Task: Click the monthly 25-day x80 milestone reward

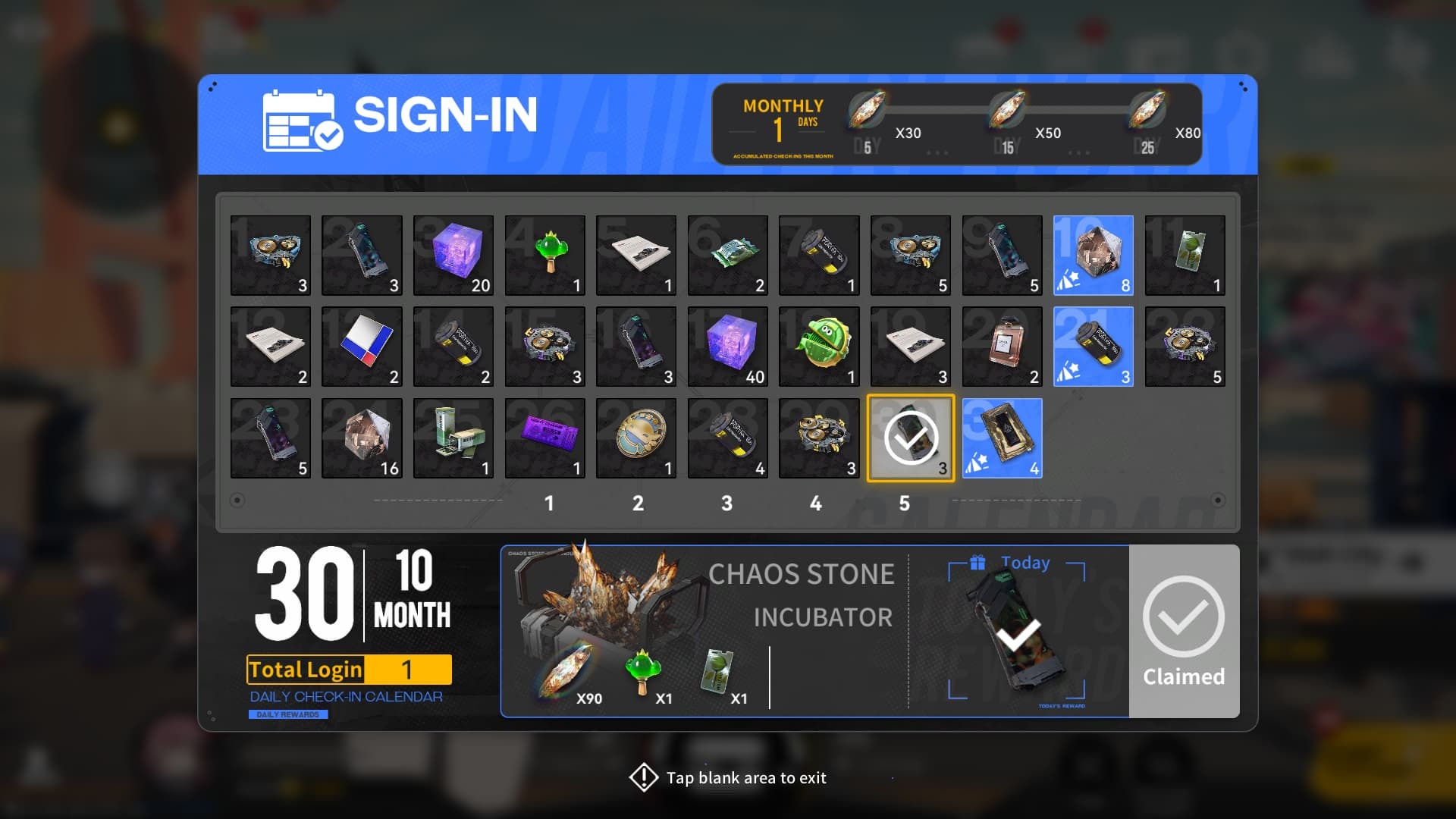Action: point(1147,111)
